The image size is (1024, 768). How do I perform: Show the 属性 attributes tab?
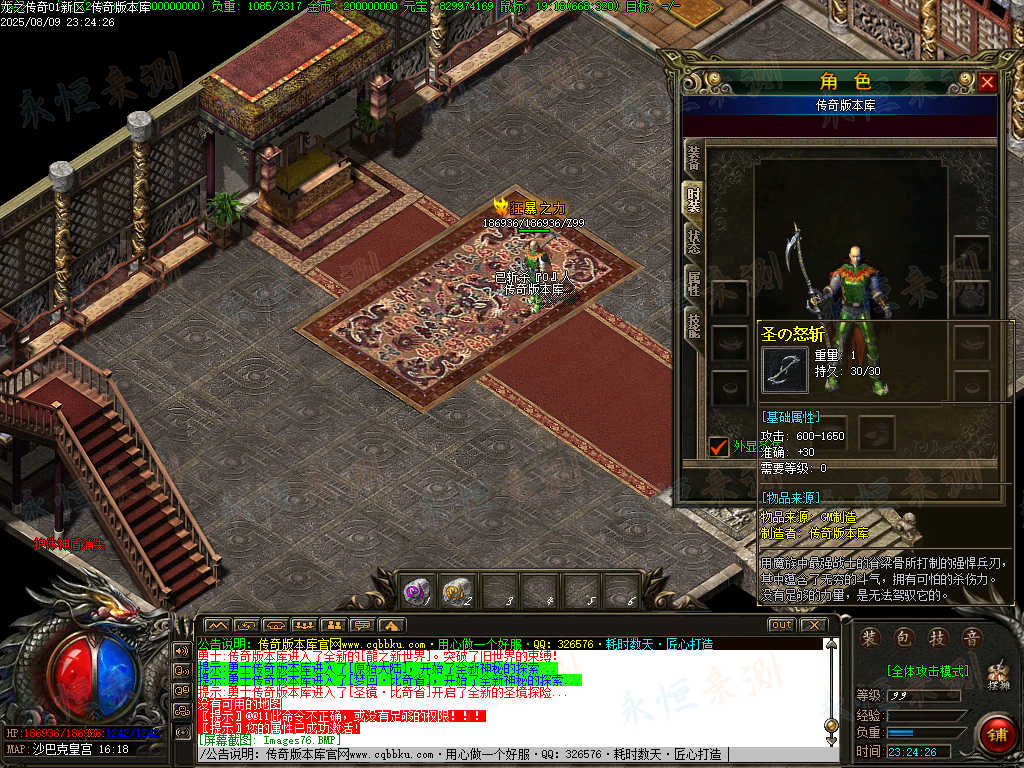tap(693, 283)
